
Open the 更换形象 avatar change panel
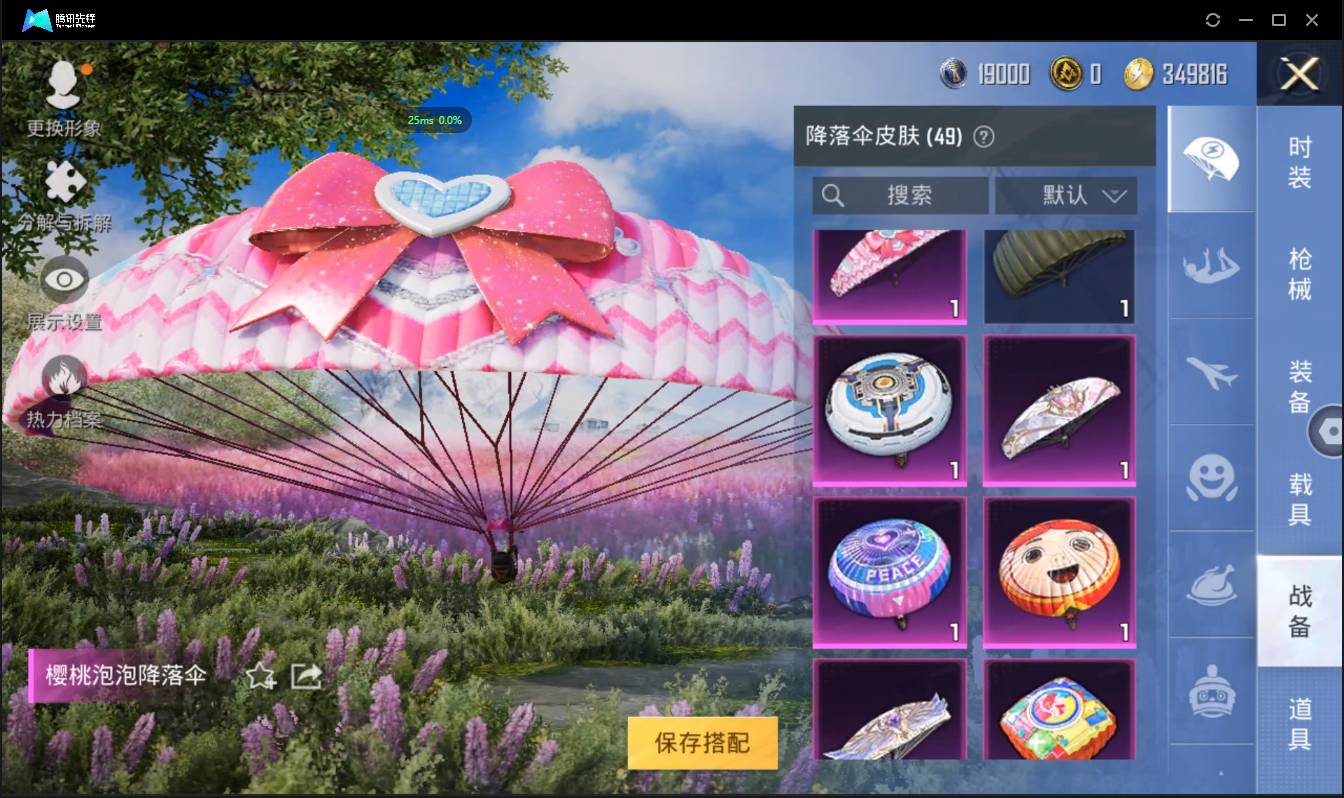63,100
